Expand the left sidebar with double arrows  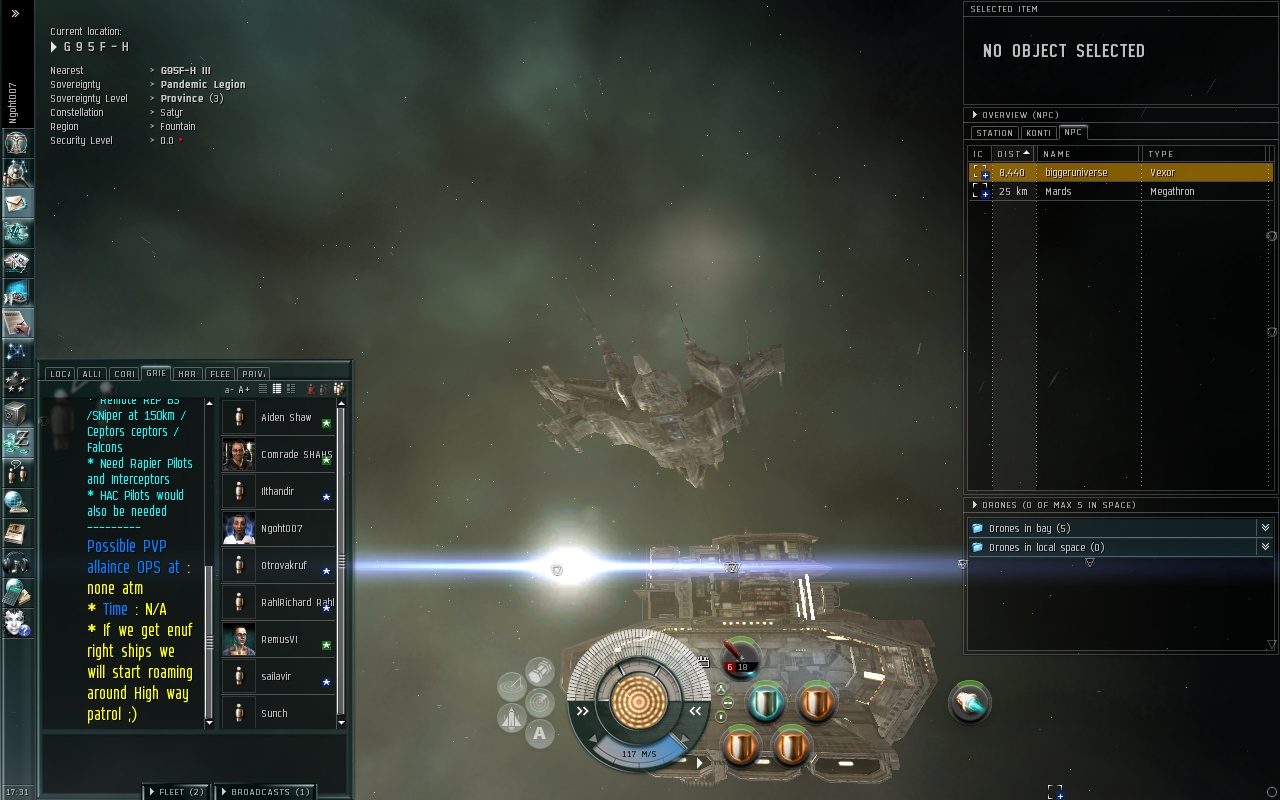click(15, 14)
